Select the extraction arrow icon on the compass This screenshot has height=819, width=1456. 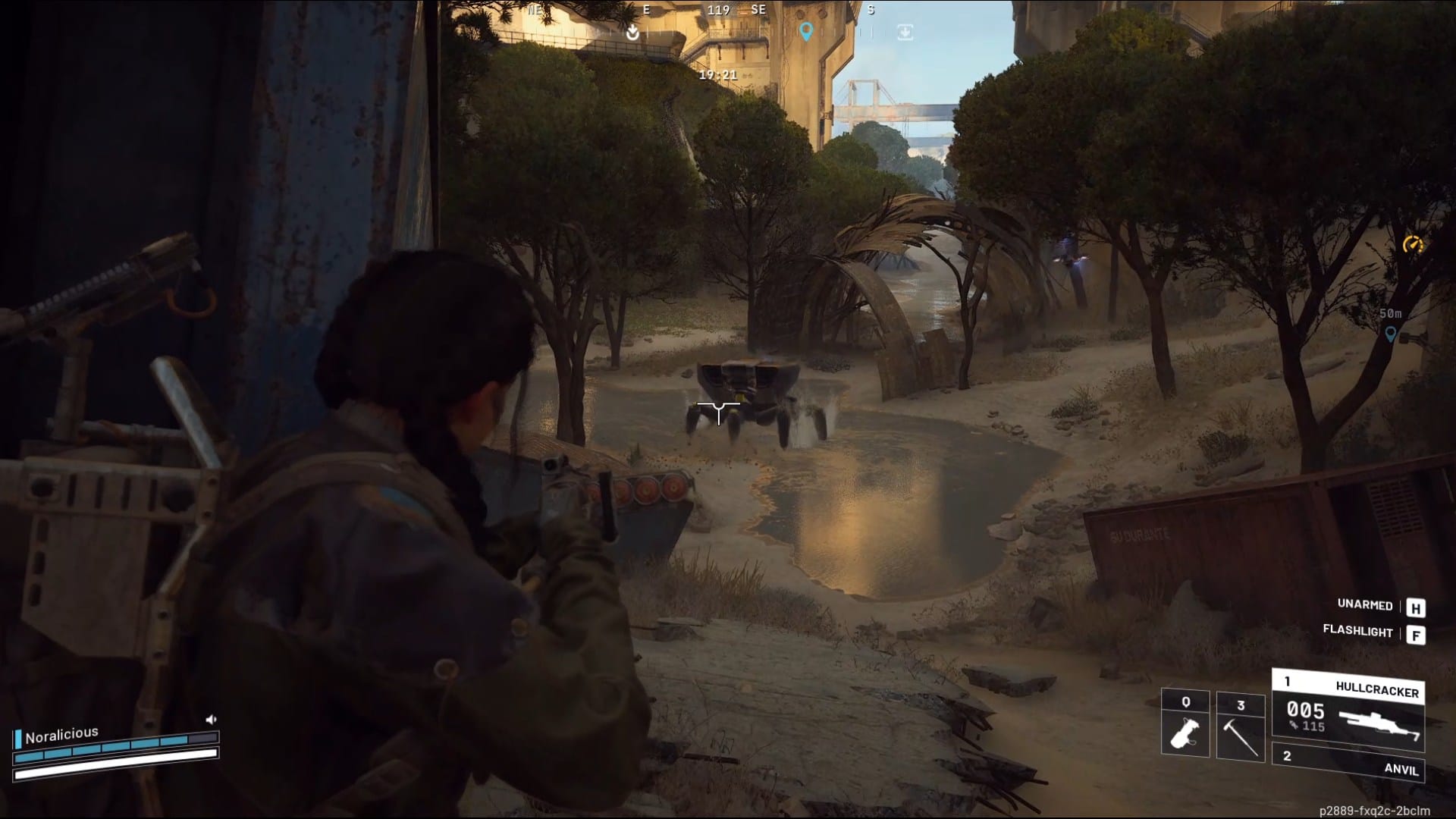point(632,33)
